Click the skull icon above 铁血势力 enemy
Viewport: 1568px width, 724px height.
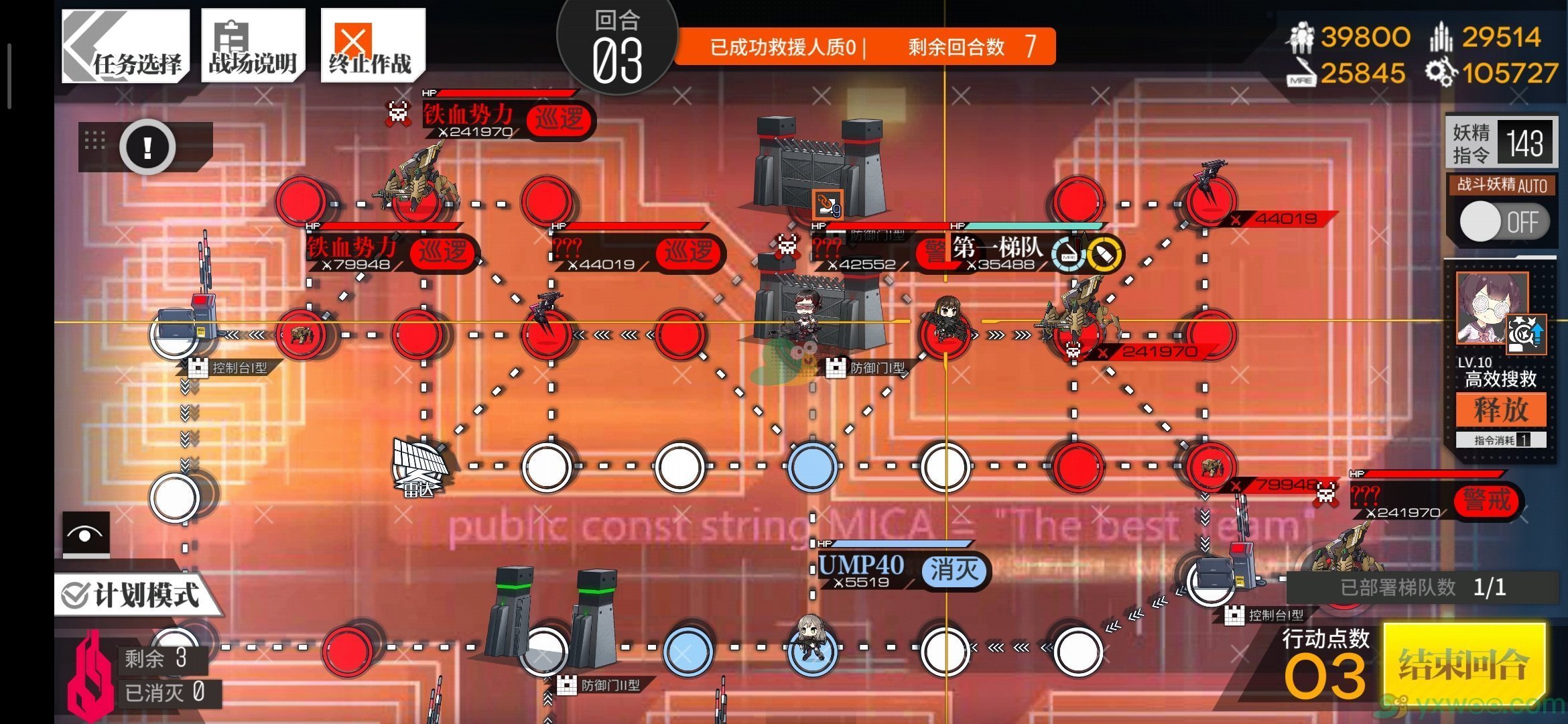coord(398,111)
